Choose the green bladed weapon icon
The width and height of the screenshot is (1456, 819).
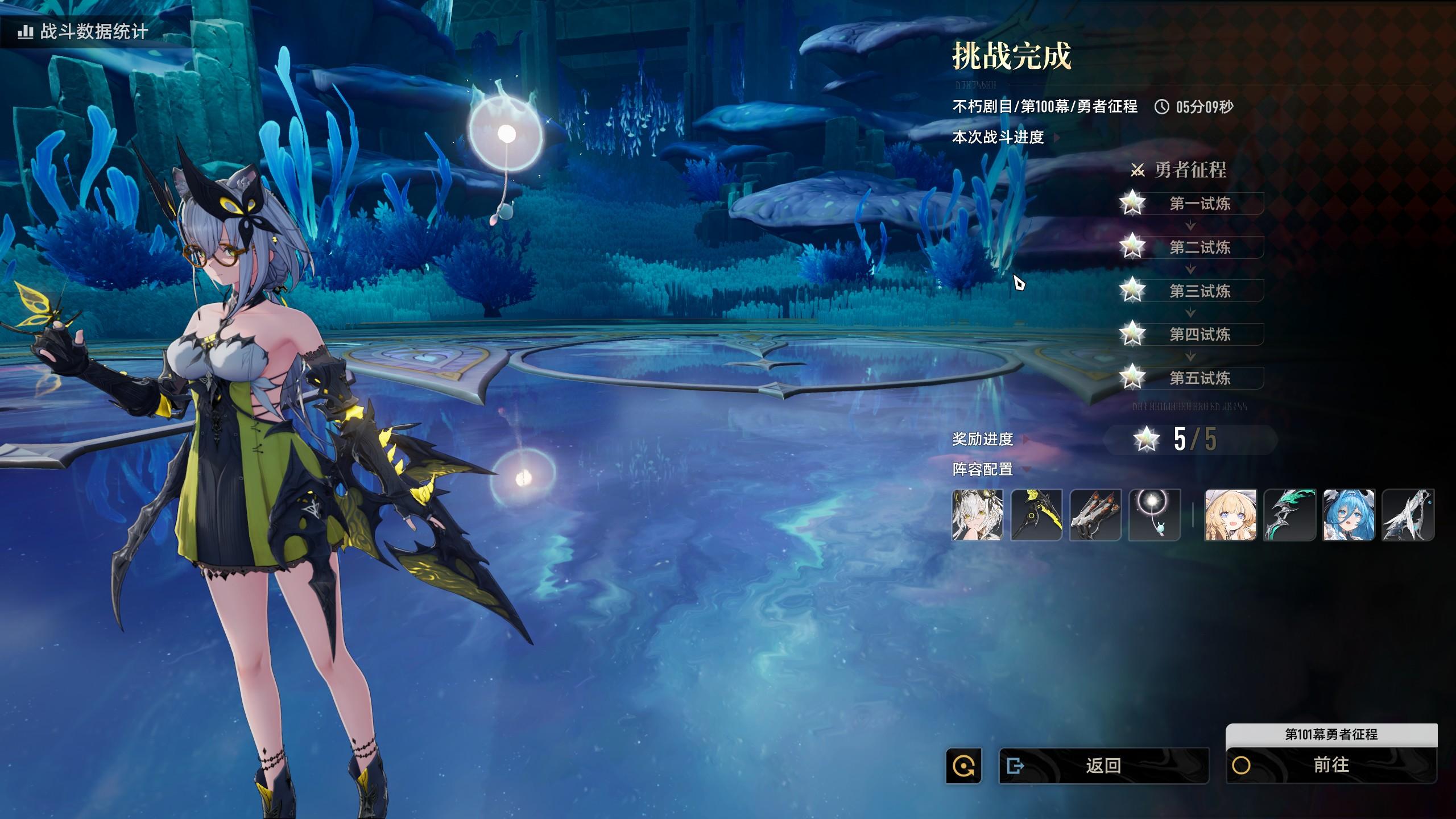pos(1289,515)
